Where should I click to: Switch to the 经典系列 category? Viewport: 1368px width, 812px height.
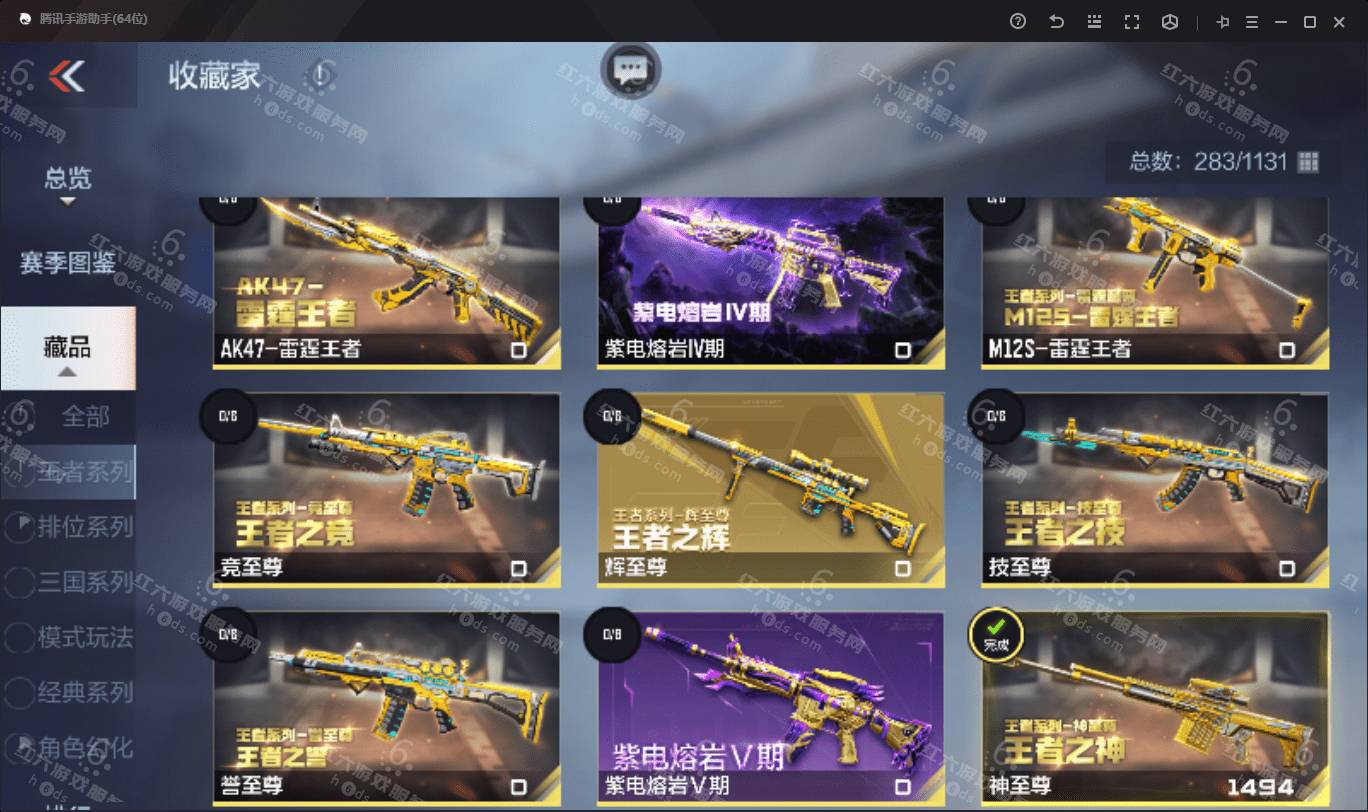pyautogui.click(x=84, y=692)
